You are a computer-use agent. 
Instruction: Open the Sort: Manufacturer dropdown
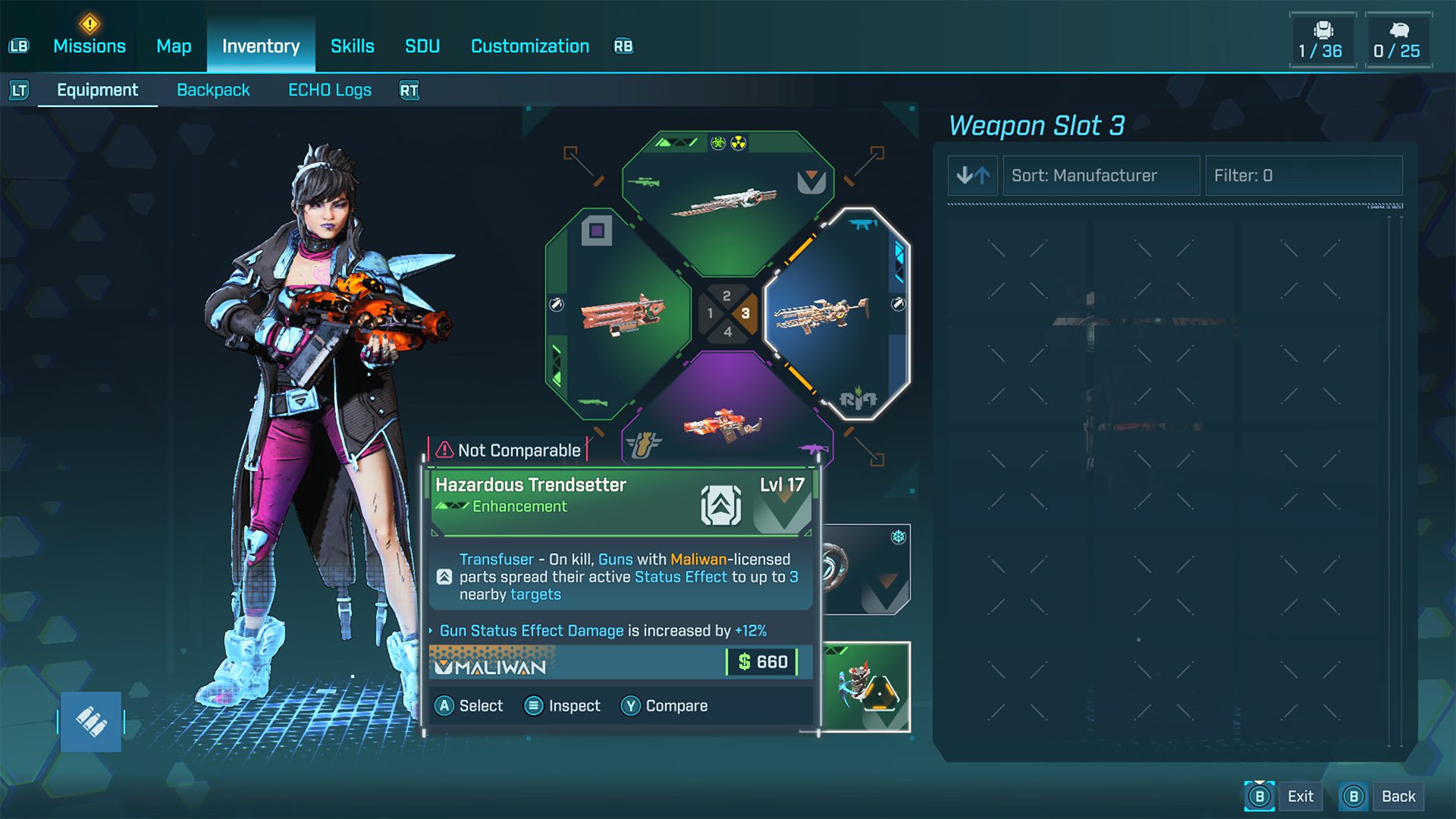click(1101, 176)
